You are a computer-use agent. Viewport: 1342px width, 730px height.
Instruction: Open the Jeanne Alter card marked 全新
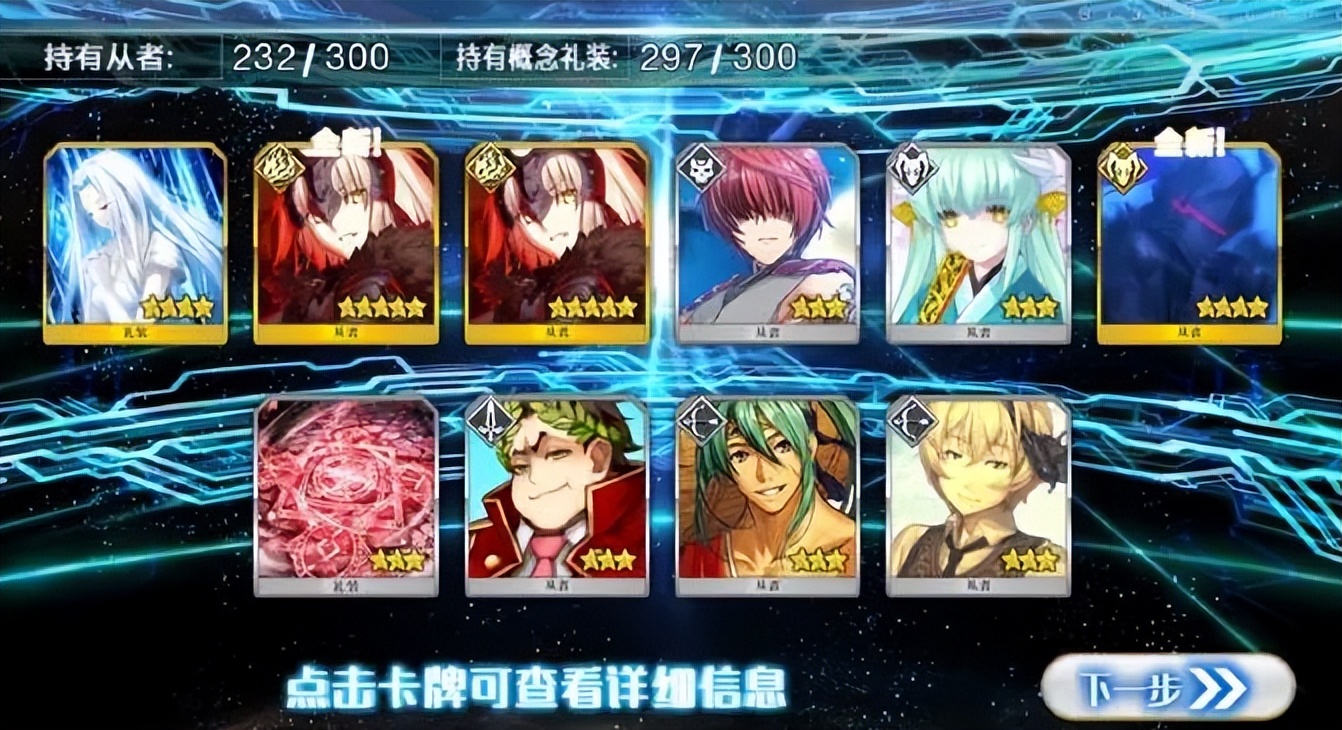(346, 243)
